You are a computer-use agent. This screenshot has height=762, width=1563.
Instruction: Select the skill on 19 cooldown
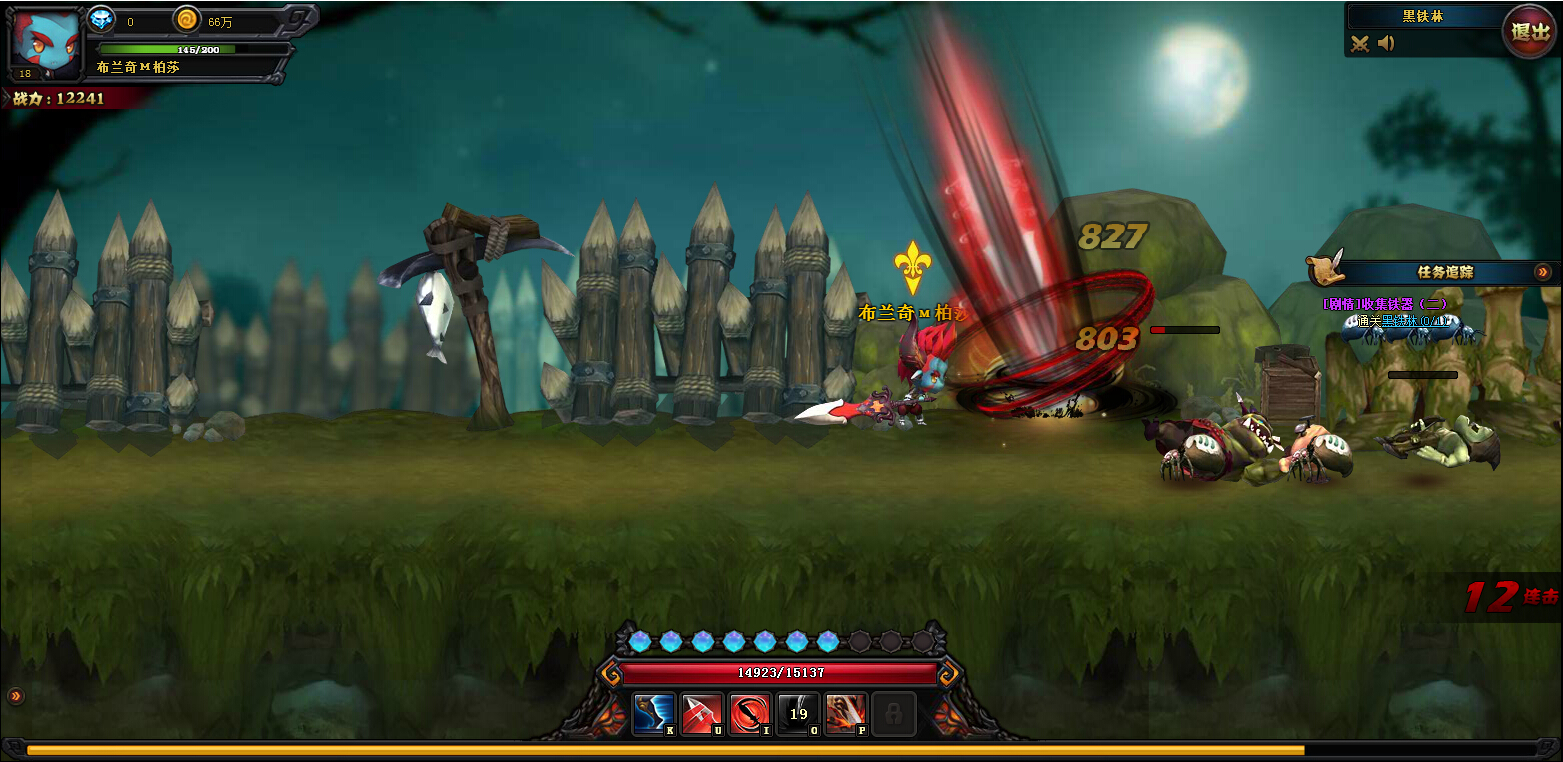pos(798,714)
